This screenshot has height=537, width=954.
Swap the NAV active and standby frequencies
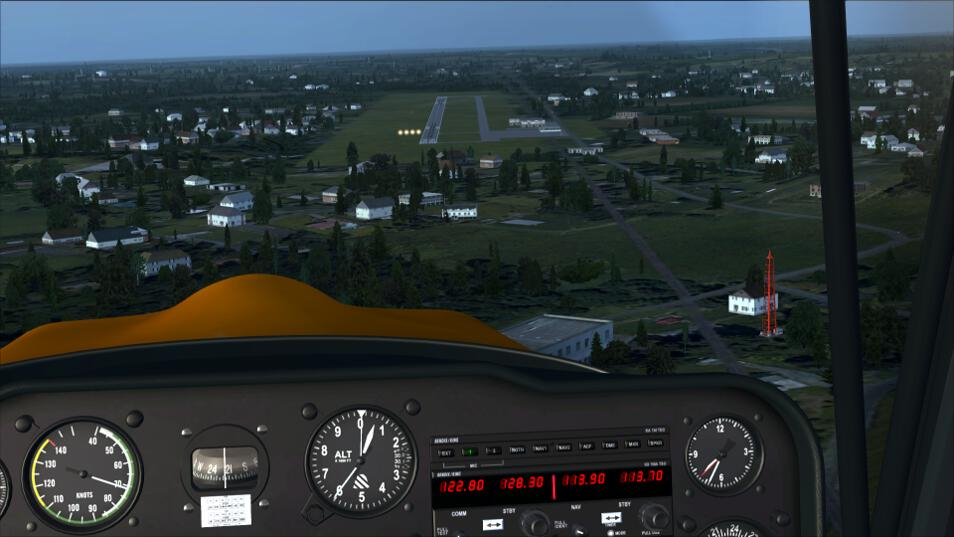pyautogui.click(x=611, y=518)
